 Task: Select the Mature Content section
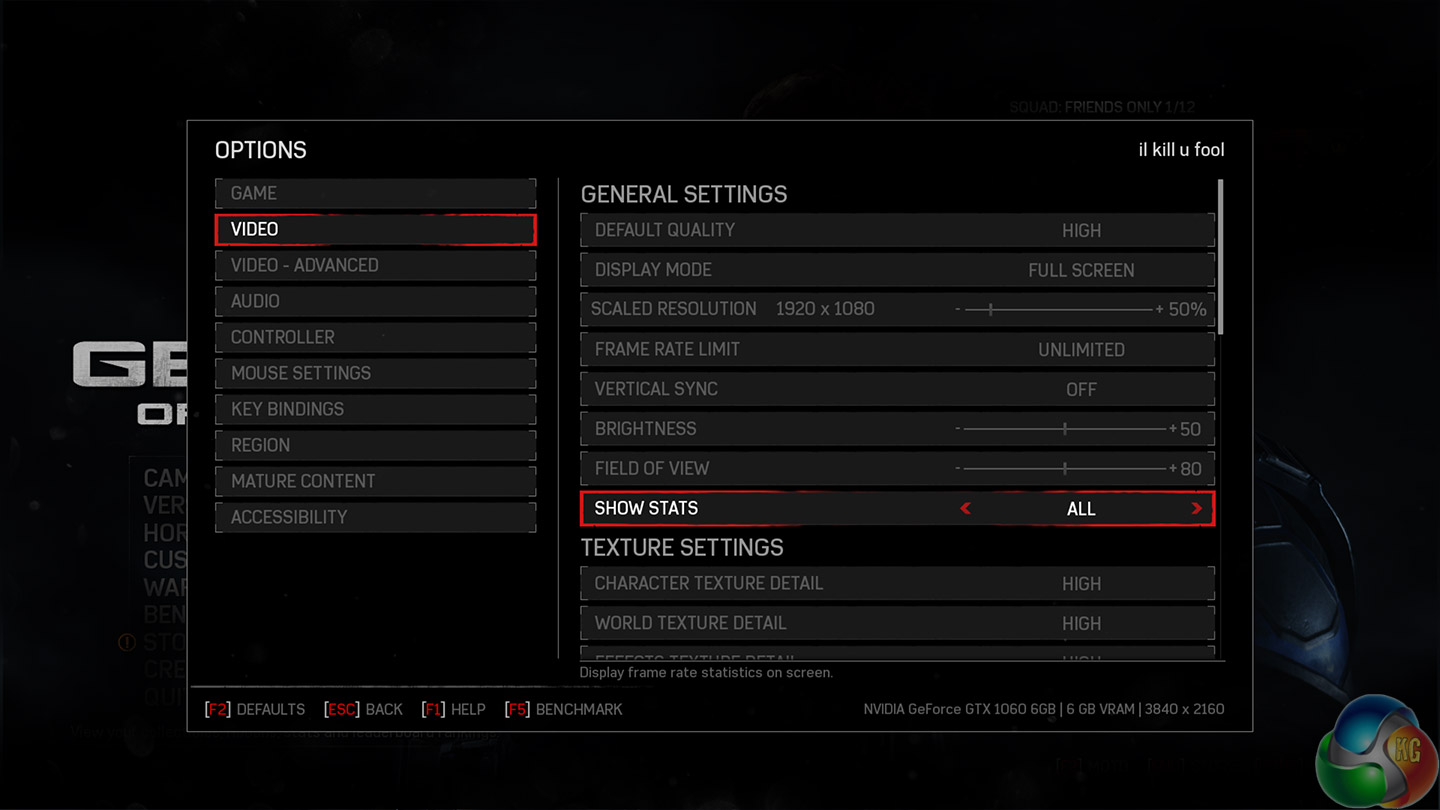[375, 481]
